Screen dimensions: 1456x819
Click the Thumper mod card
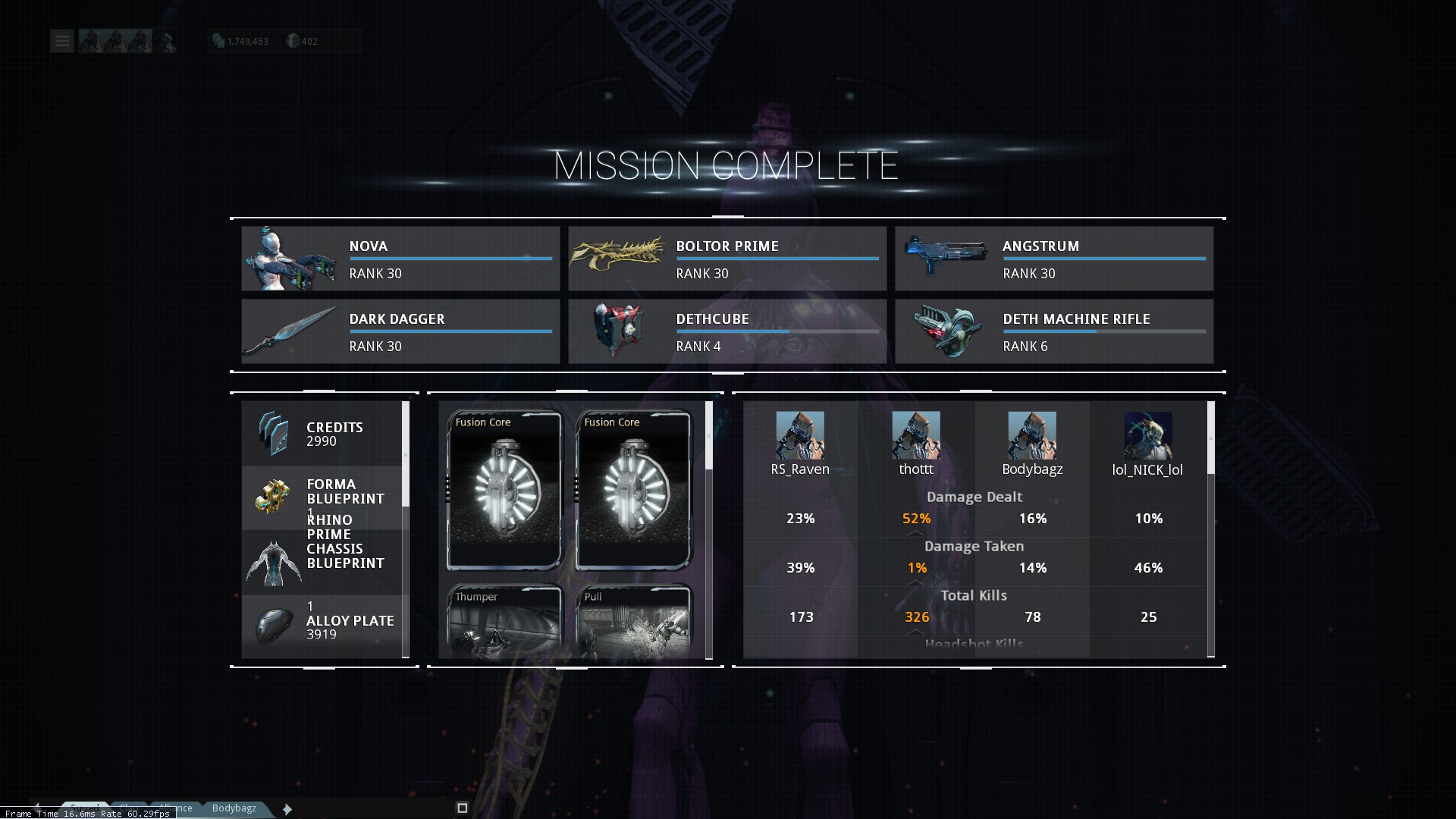504,620
